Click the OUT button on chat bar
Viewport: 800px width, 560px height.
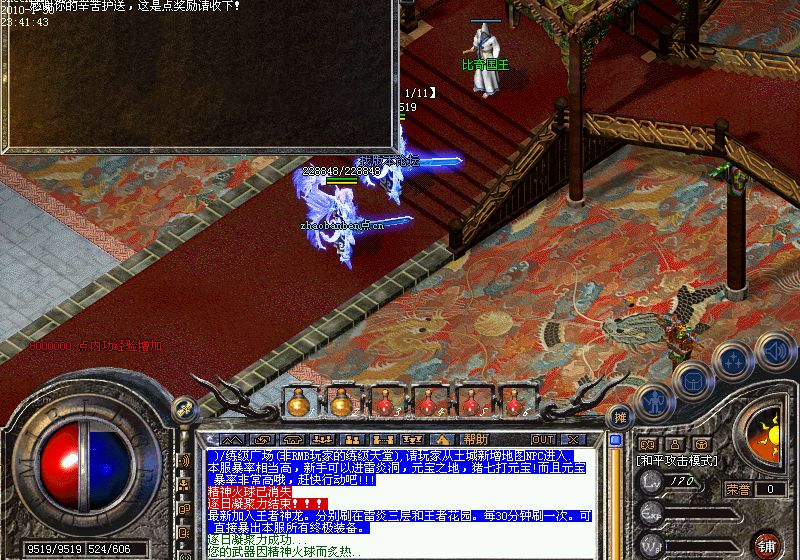542,439
